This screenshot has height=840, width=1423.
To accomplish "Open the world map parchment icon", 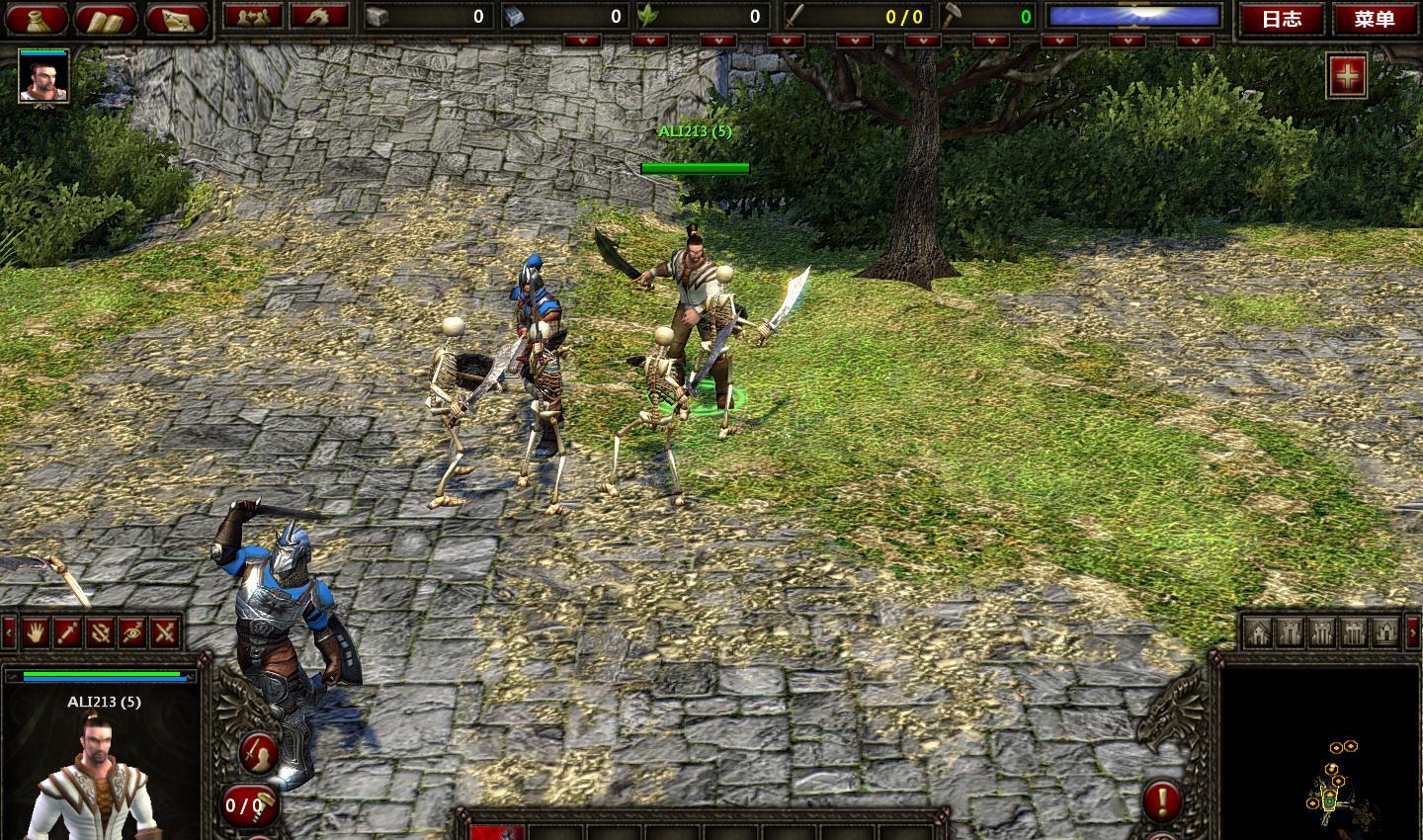I will (175, 18).
